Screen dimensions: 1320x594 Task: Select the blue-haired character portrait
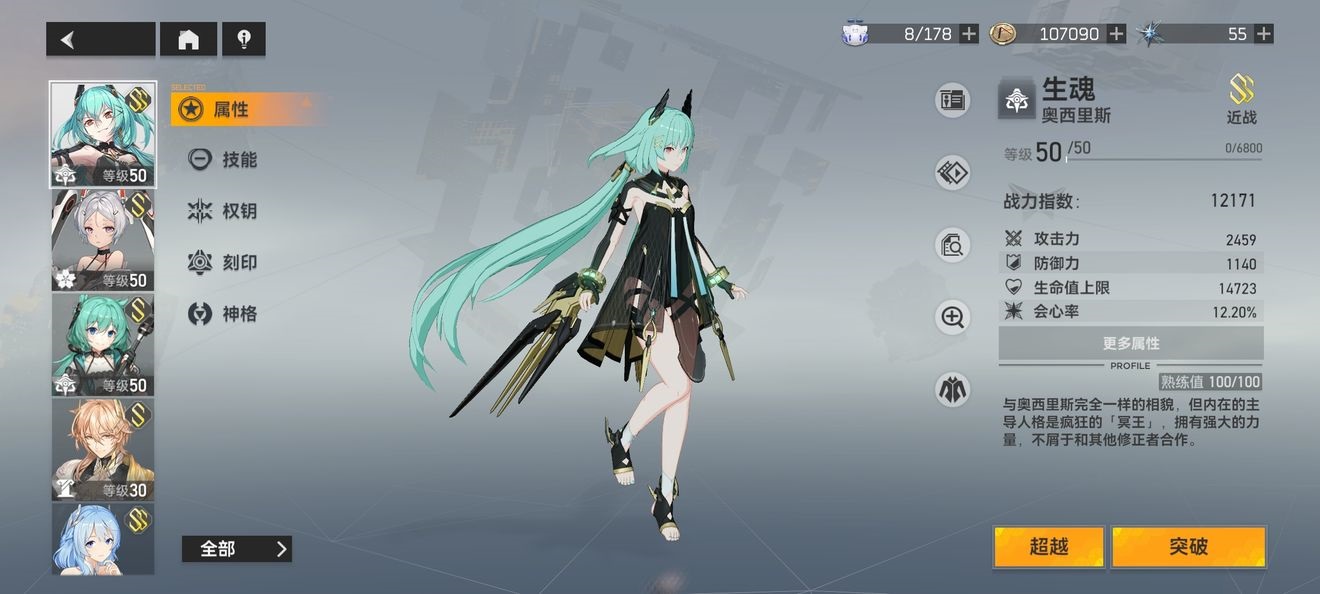point(103,539)
